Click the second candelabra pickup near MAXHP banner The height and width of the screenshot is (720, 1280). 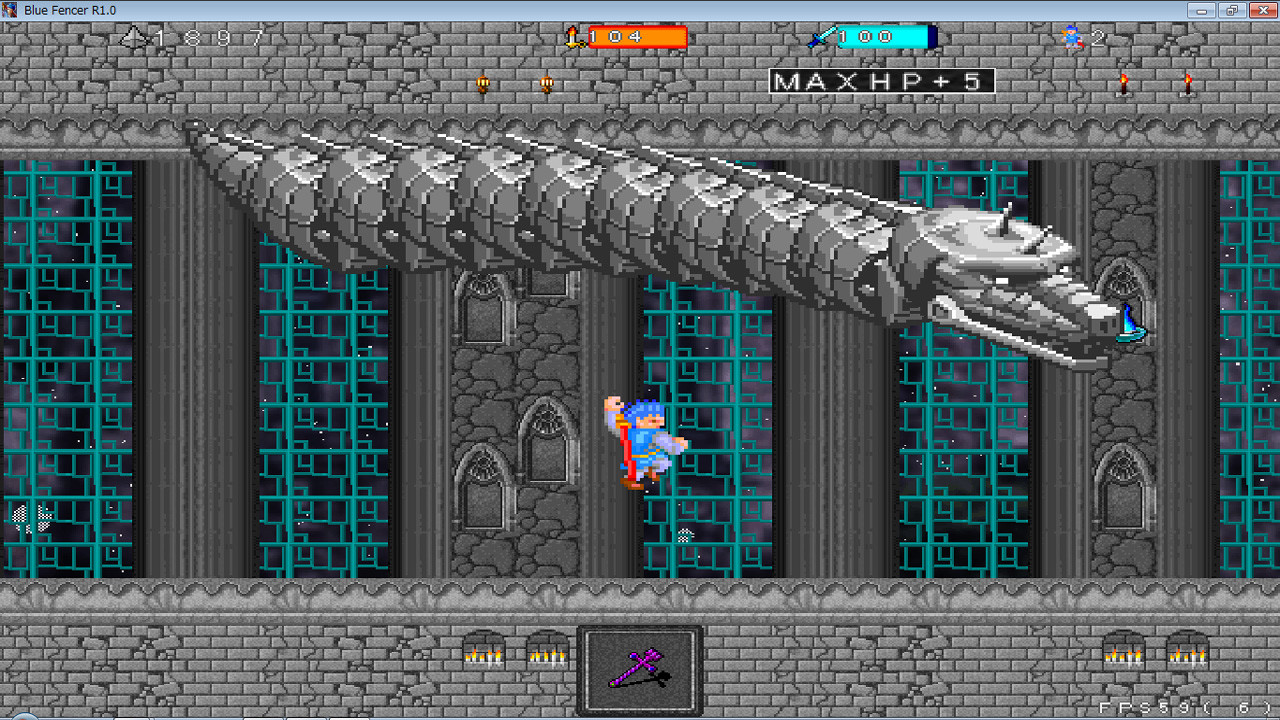pos(546,83)
